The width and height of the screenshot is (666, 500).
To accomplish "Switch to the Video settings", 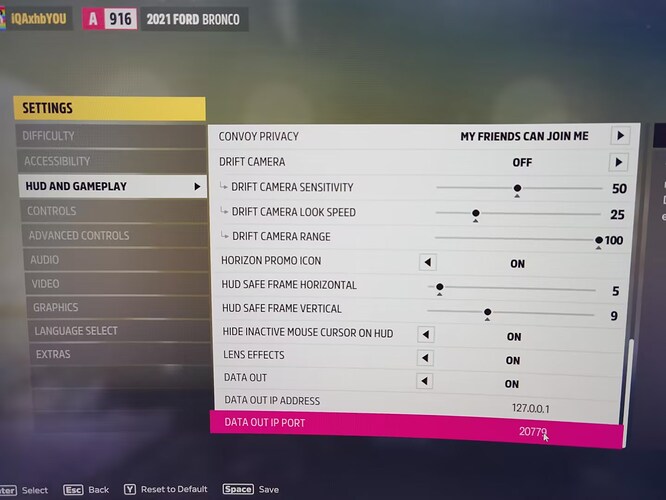I will tap(45, 284).
